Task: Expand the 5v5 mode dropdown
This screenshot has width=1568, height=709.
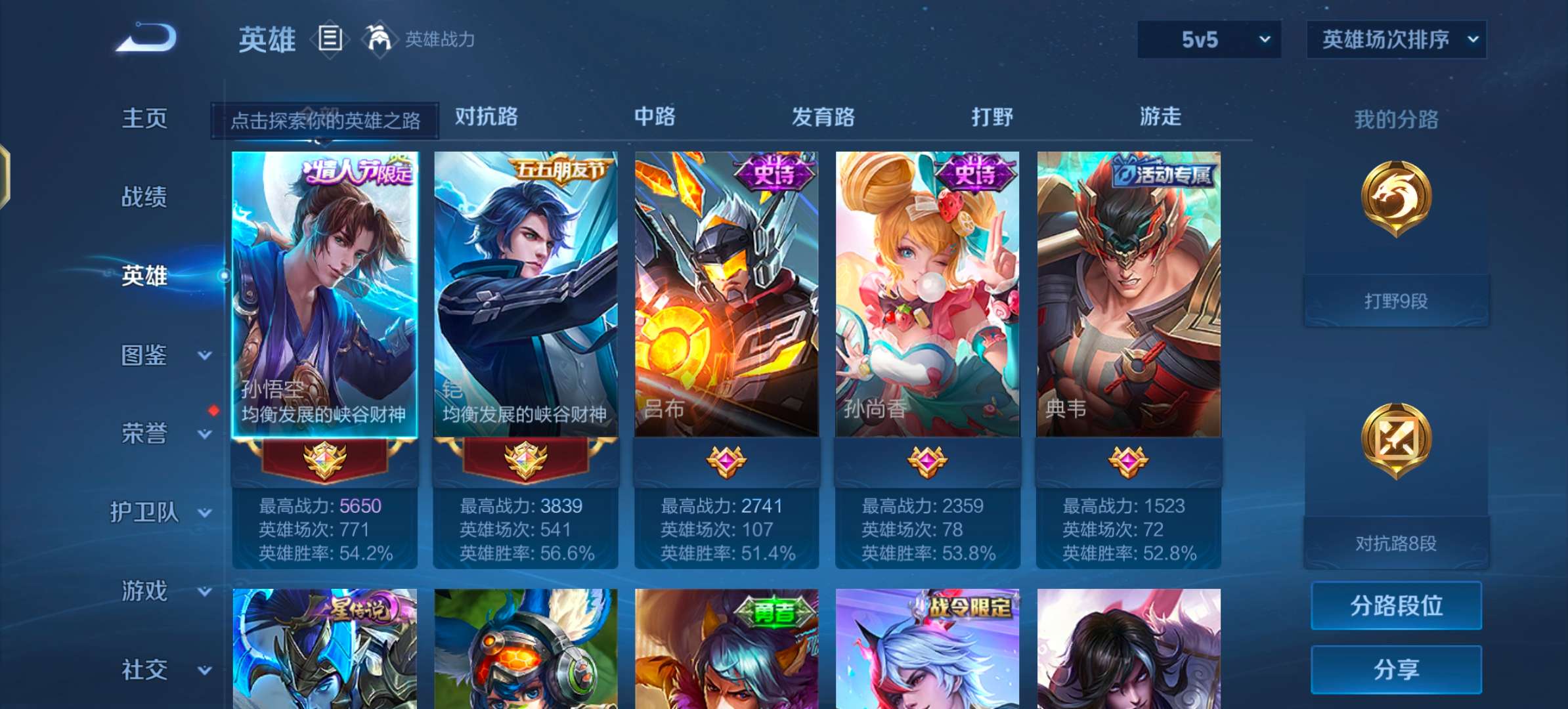Action: (1208, 39)
